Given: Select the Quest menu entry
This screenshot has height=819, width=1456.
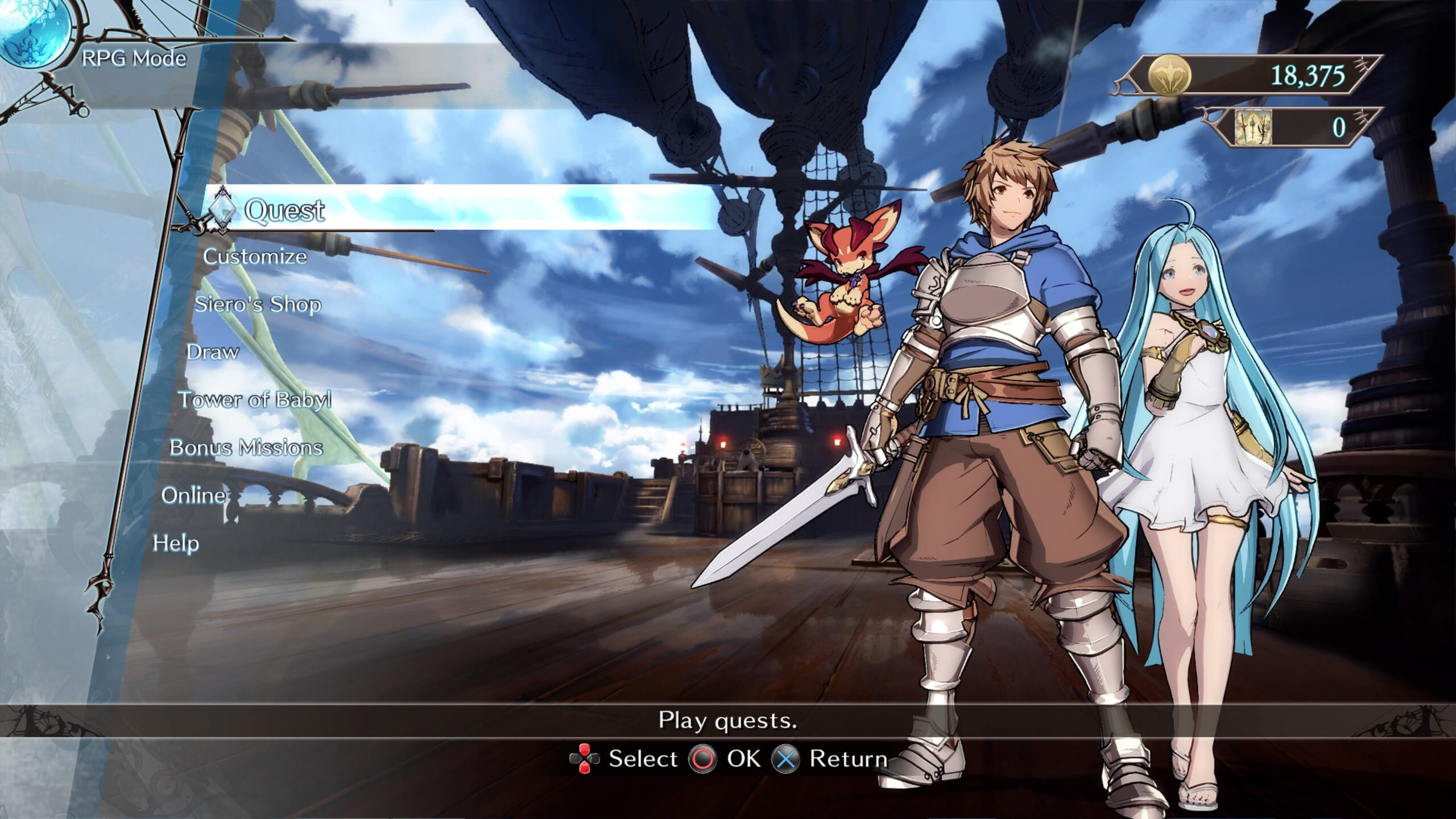Looking at the screenshot, I should coord(284,210).
